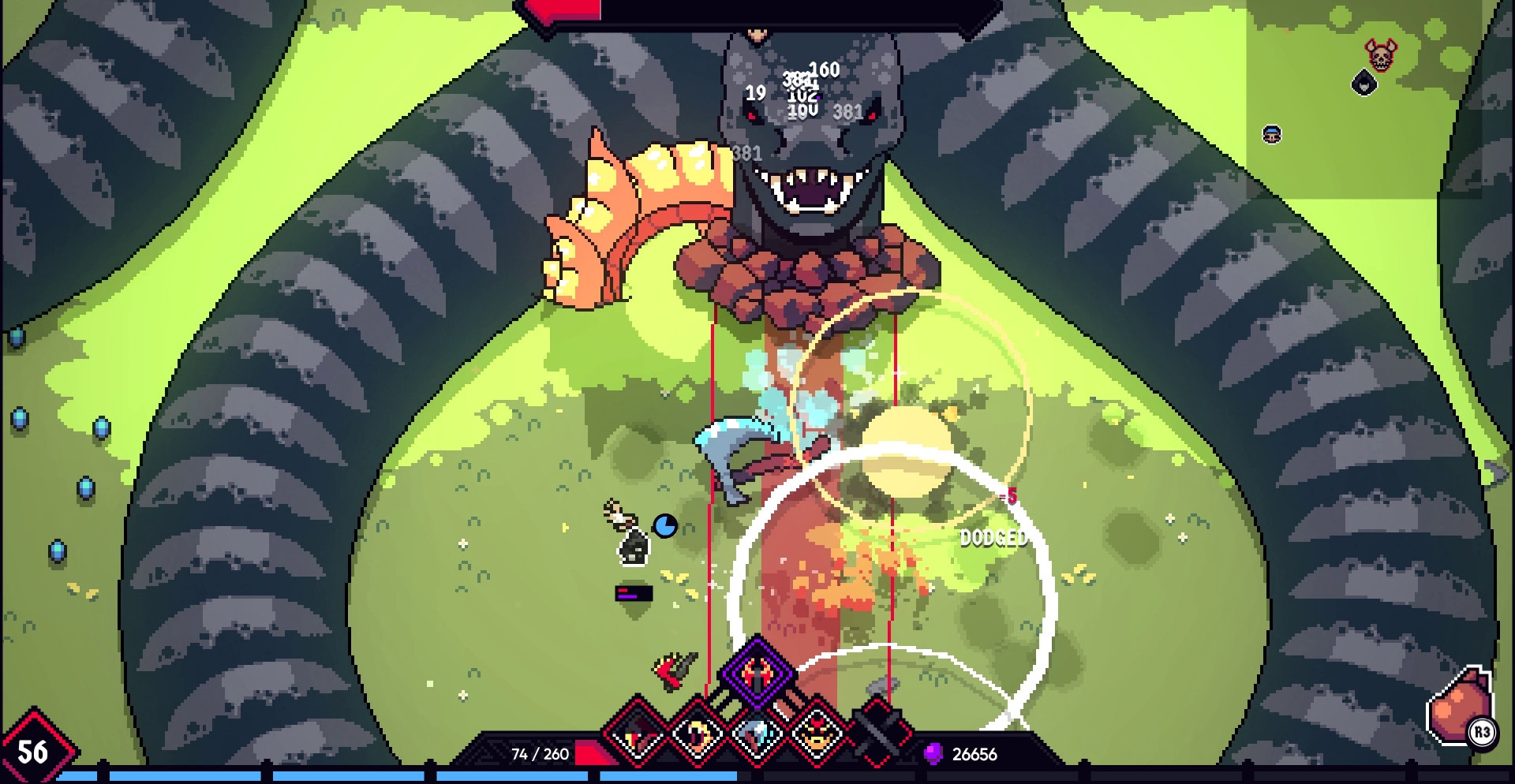Click the dark hooded player marker on minimap
The width and height of the screenshot is (1515, 784).
pyautogui.click(x=1364, y=83)
